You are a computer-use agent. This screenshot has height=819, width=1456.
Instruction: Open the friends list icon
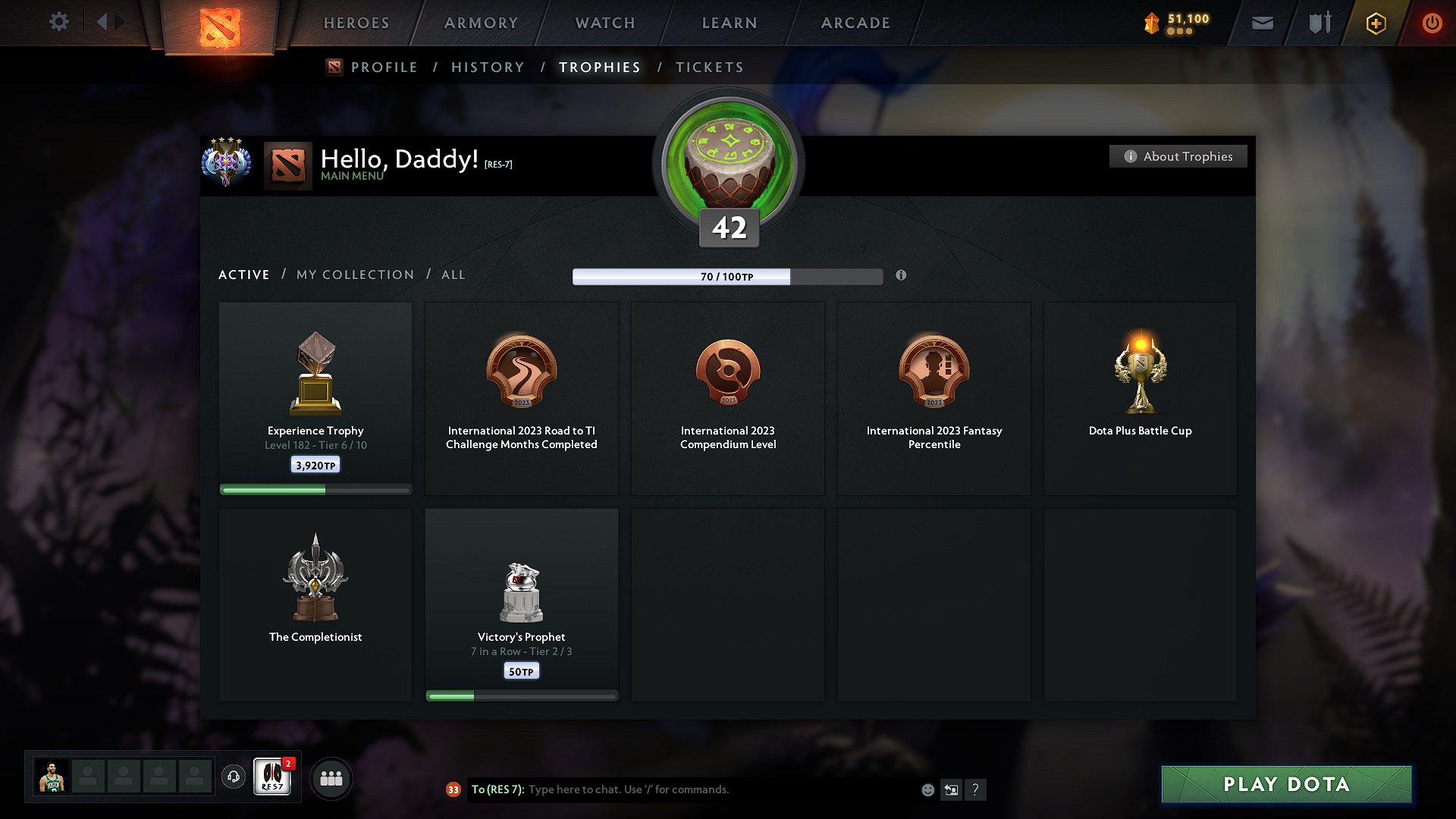[x=331, y=778]
